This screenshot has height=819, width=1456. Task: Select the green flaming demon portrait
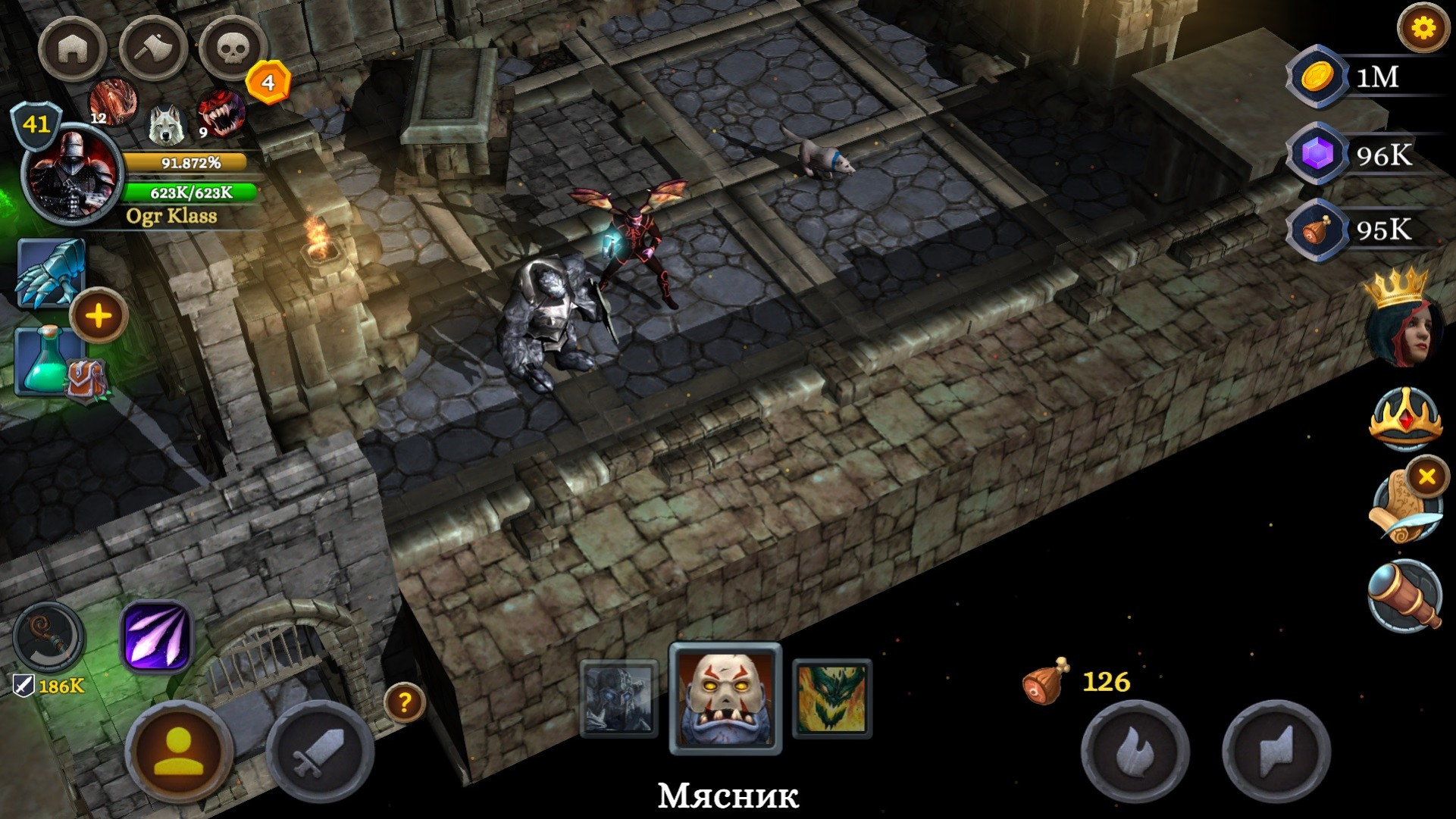point(831,699)
